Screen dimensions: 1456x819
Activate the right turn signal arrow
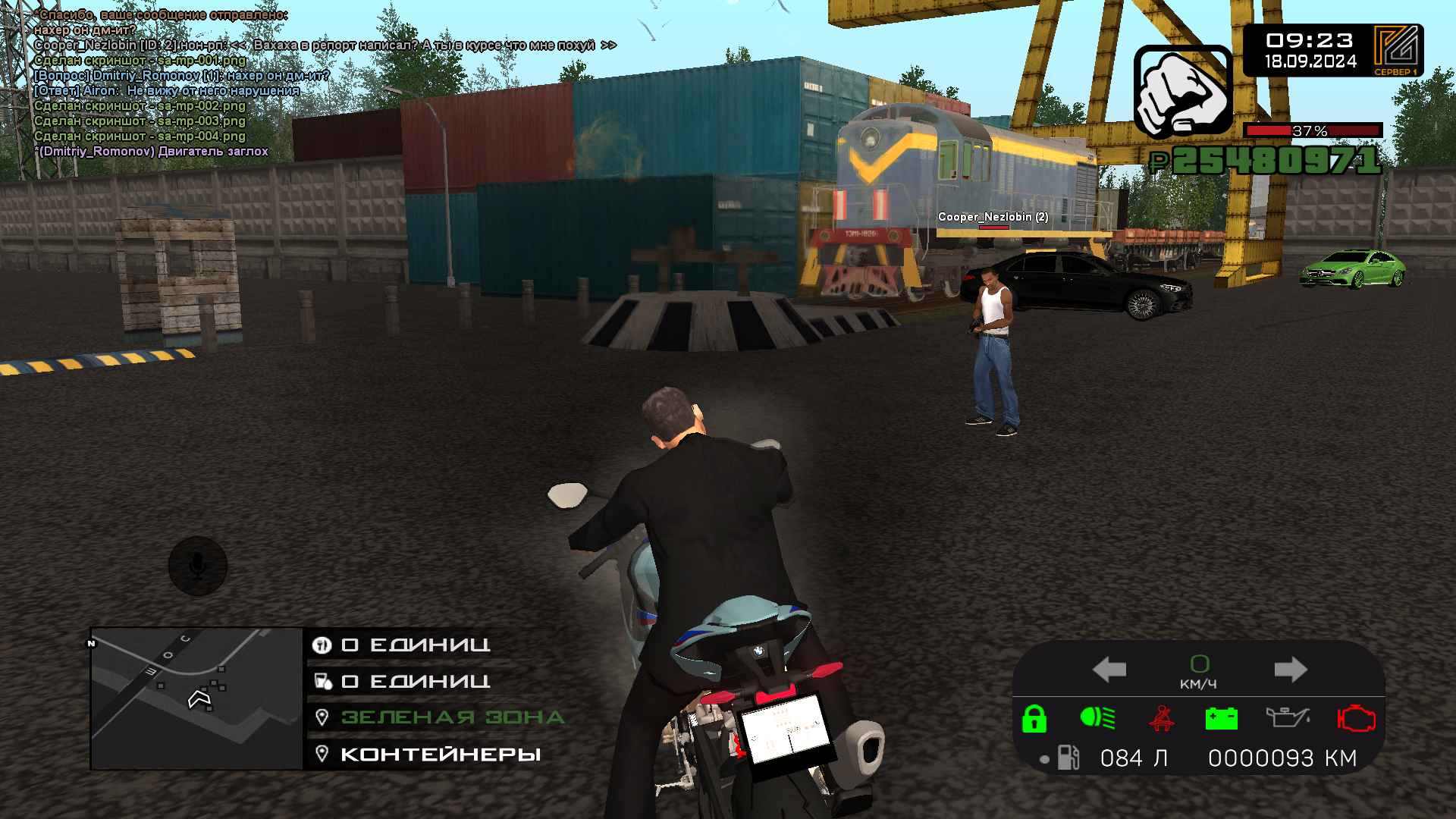point(1290,670)
